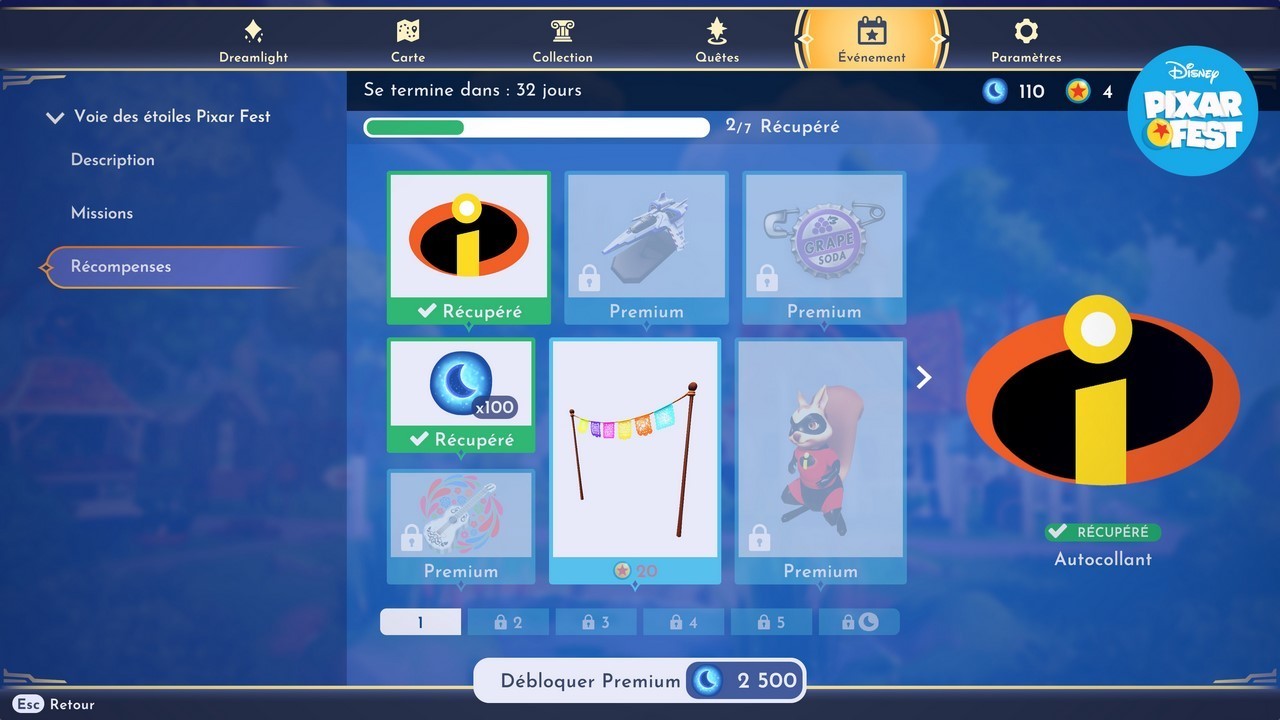This screenshot has width=1280, height=720.
Task: Click the right arrow to view next rewards
Action: [x=923, y=377]
